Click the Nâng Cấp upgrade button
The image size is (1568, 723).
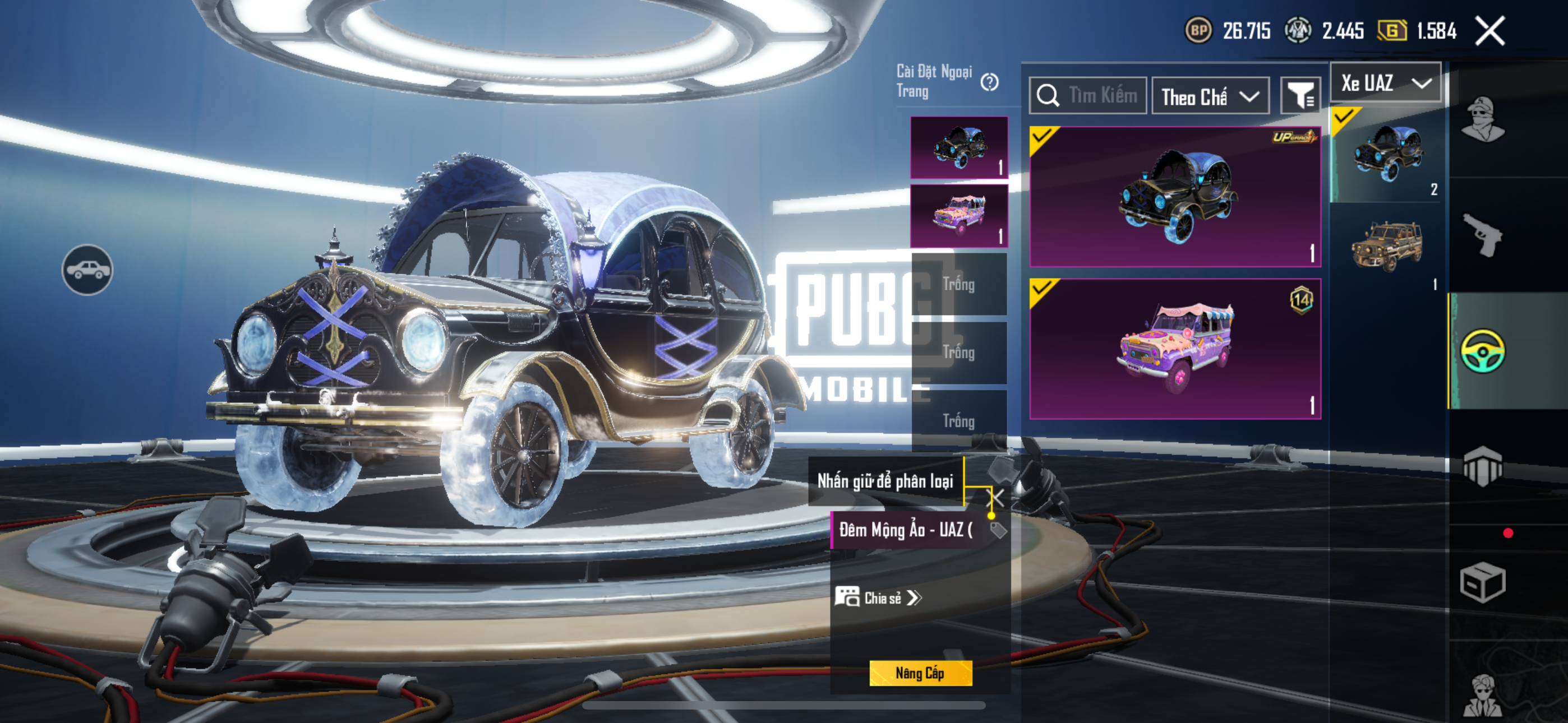coord(920,673)
